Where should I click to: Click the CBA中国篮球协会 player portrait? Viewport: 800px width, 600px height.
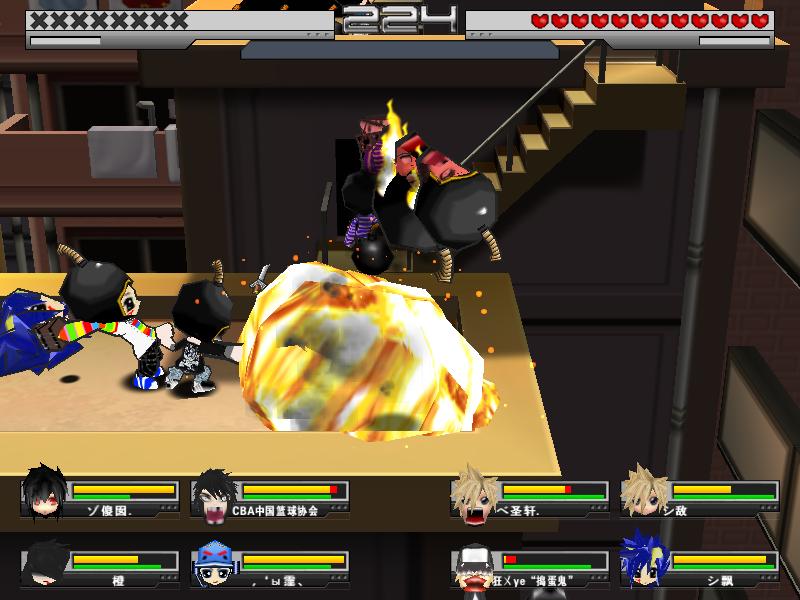214,493
